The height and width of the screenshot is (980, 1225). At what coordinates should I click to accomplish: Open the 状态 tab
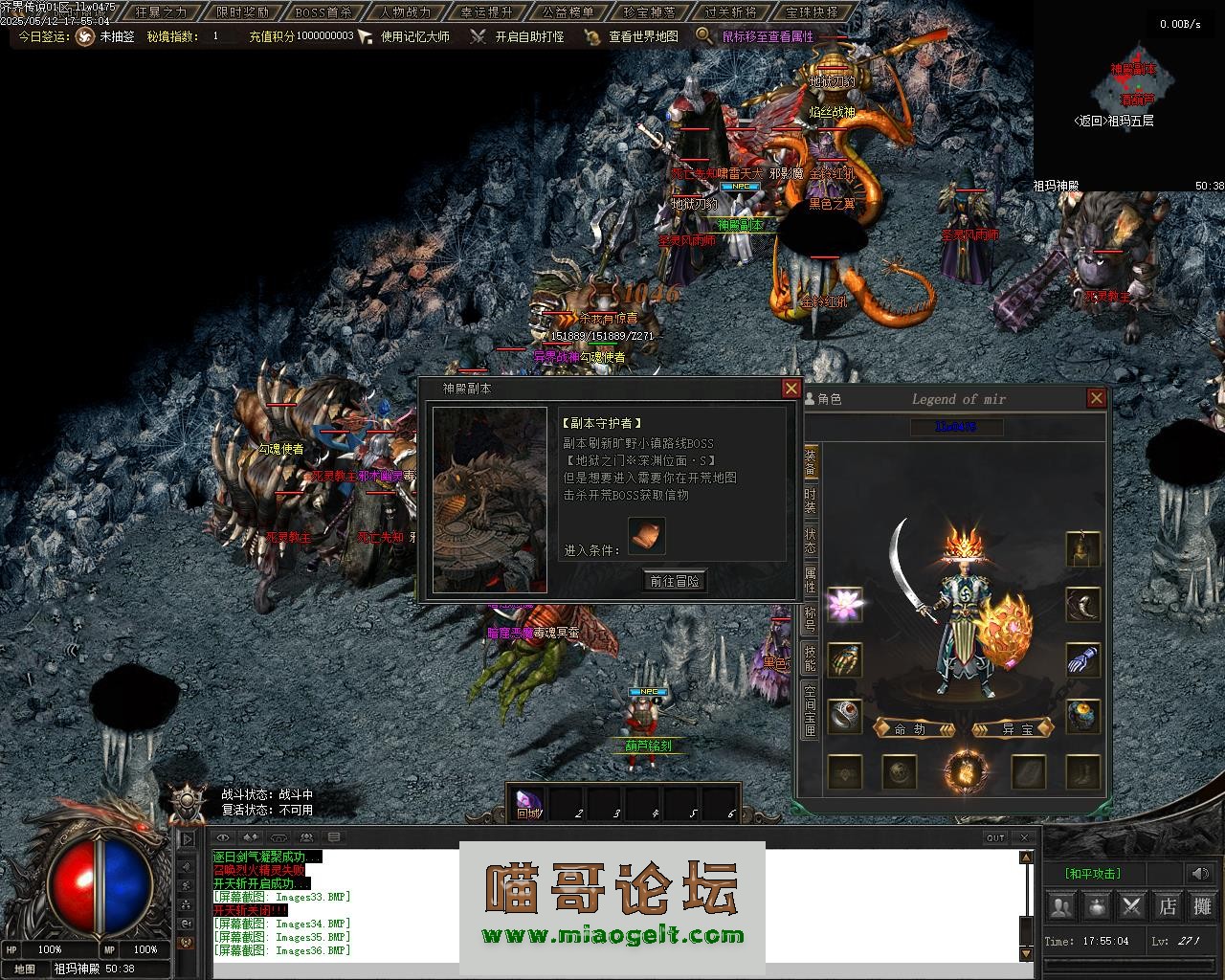pyautogui.click(x=810, y=542)
